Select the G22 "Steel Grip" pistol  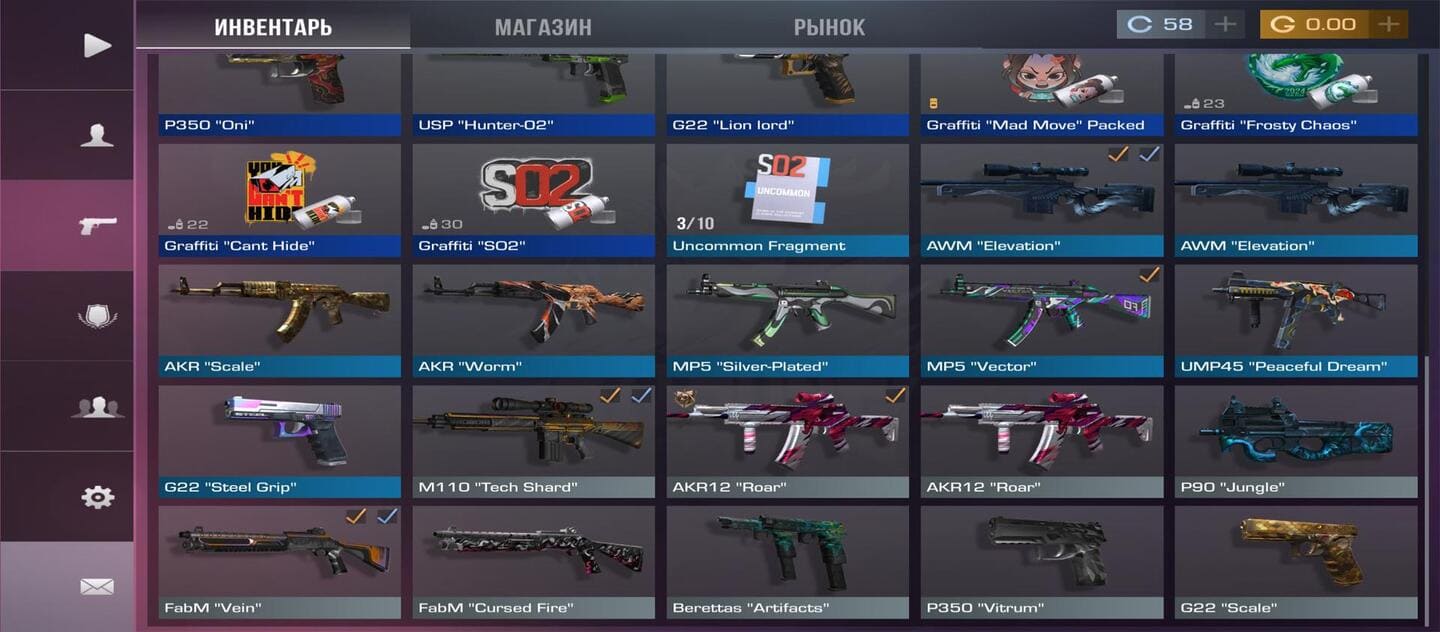tap(279, 440)
